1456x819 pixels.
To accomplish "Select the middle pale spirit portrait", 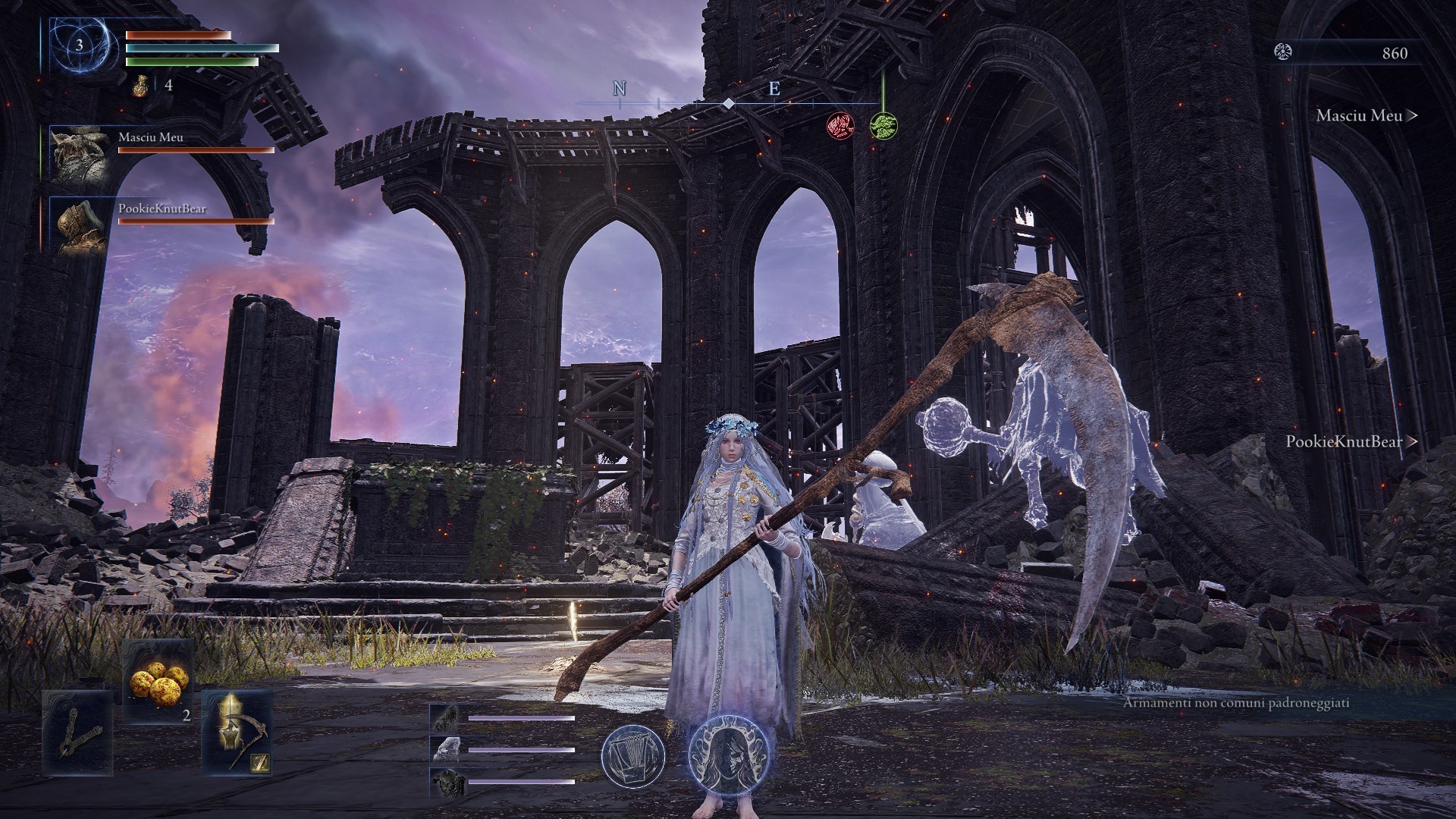I will tap(446, 750).
